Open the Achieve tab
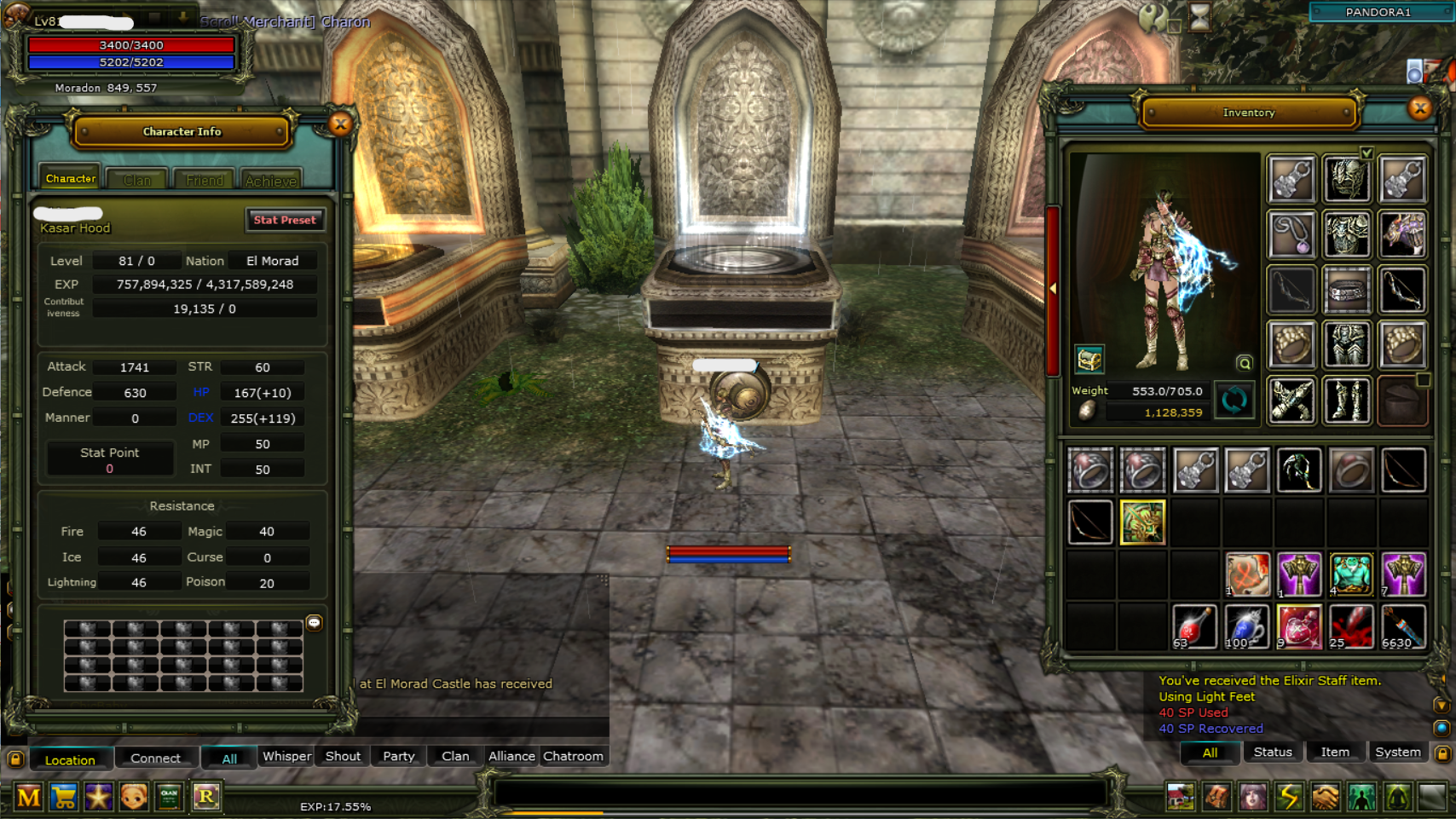 pos(270,180)
